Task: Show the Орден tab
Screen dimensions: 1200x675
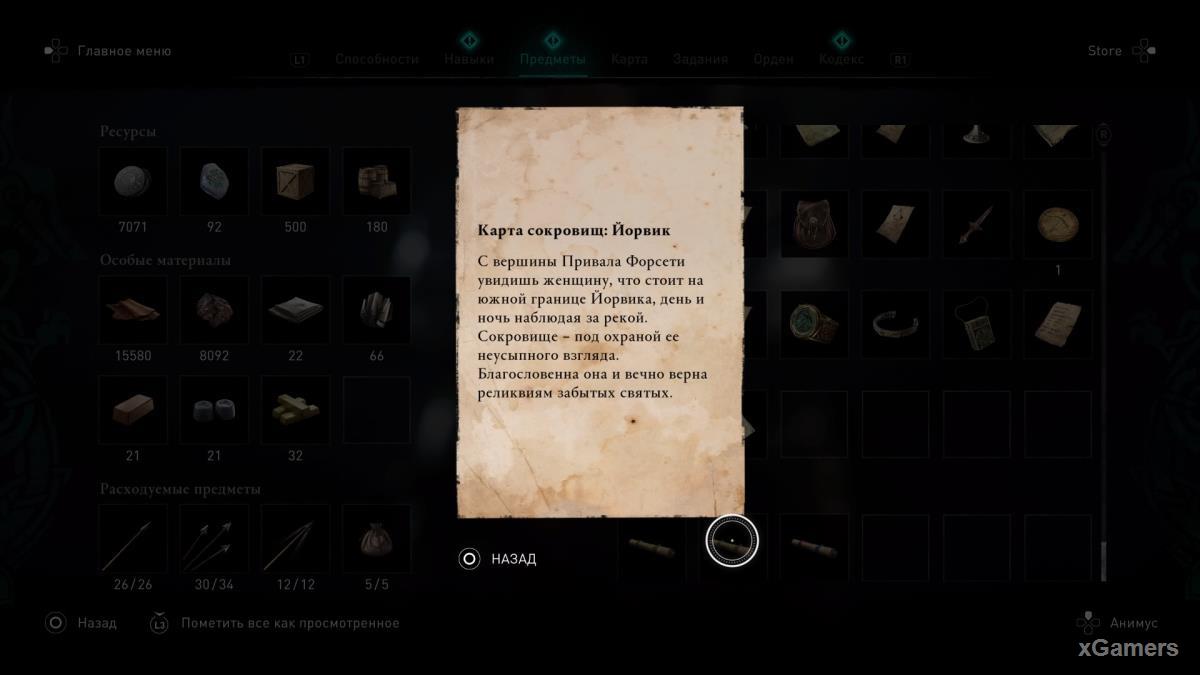Action: pyautogui.click(x=773, y=59)
